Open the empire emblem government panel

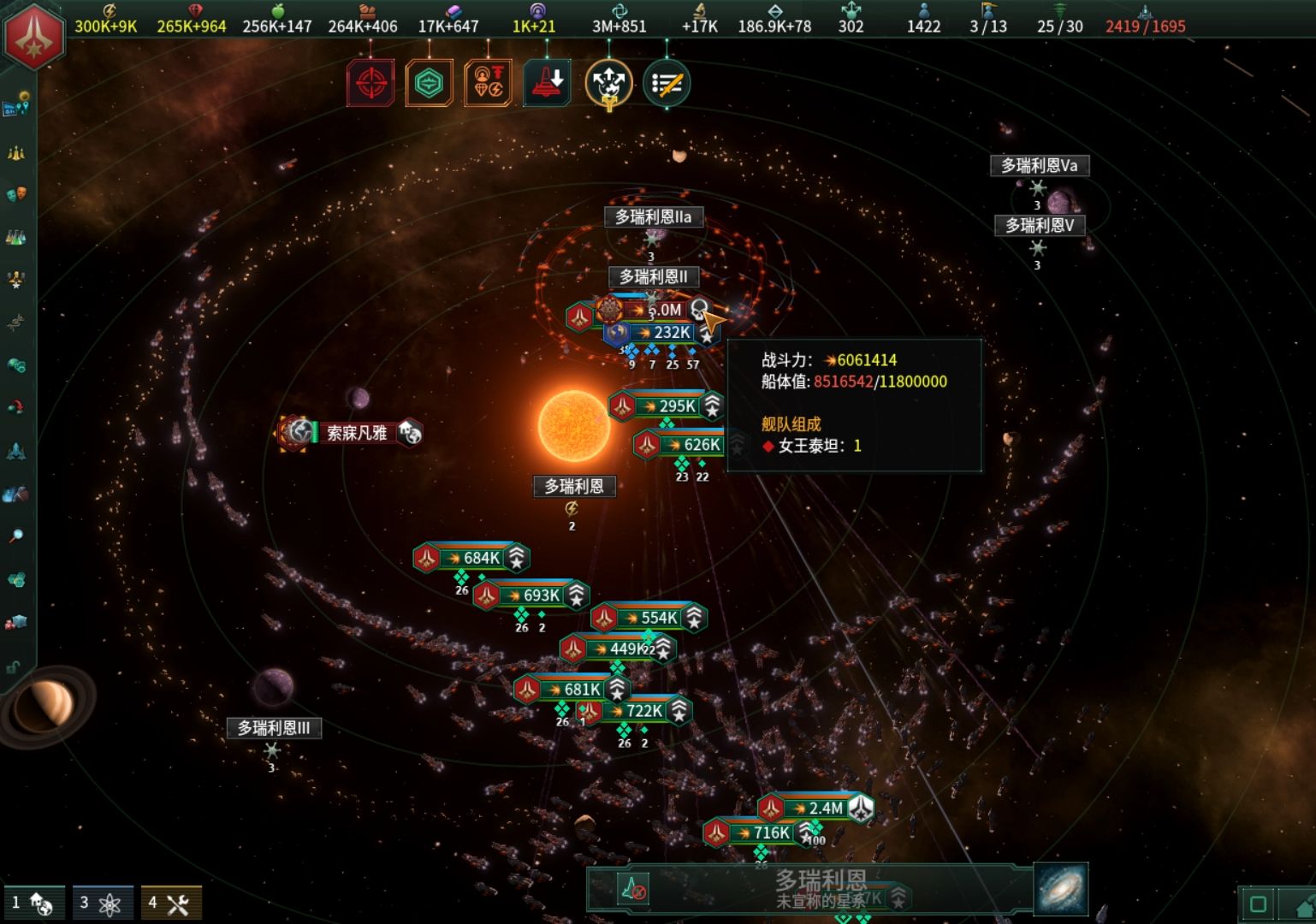click(34, 35)
